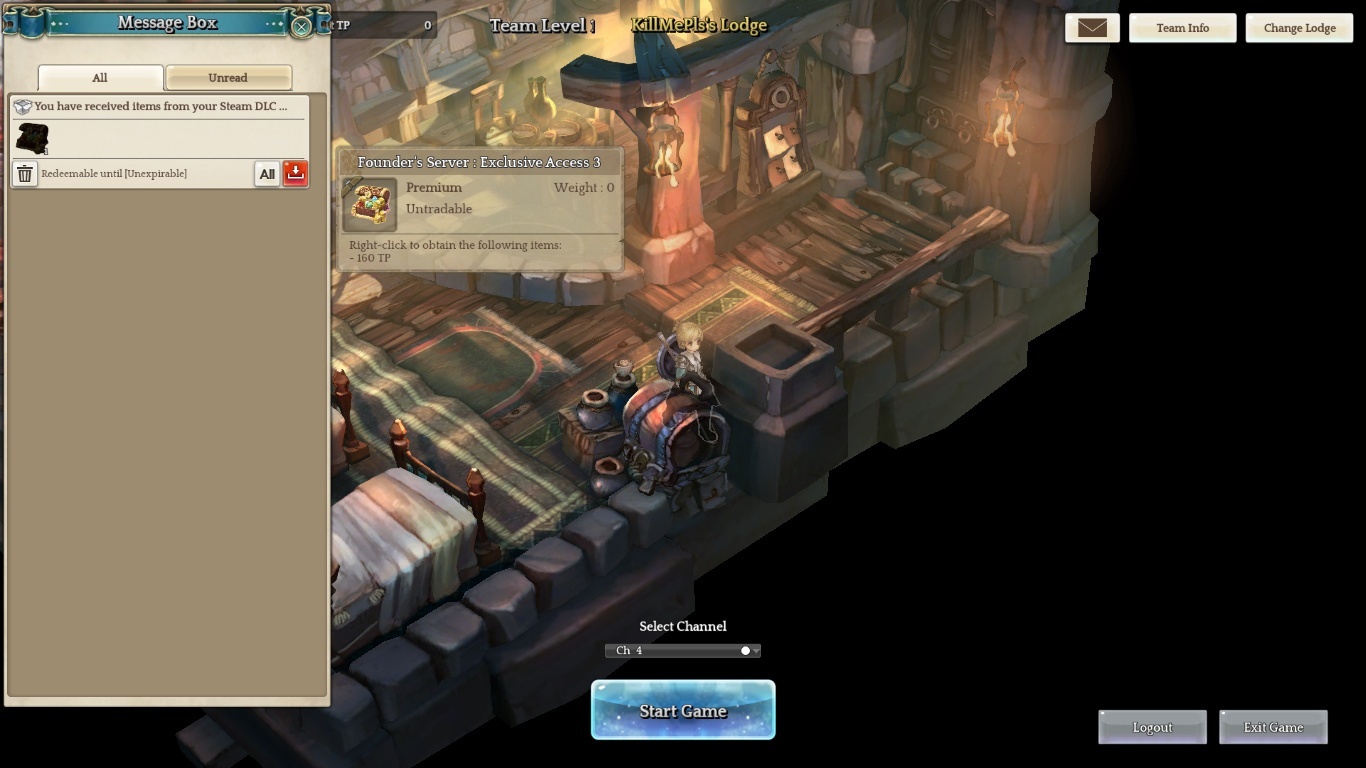Choose Change Lodge

click(1299, 28)
